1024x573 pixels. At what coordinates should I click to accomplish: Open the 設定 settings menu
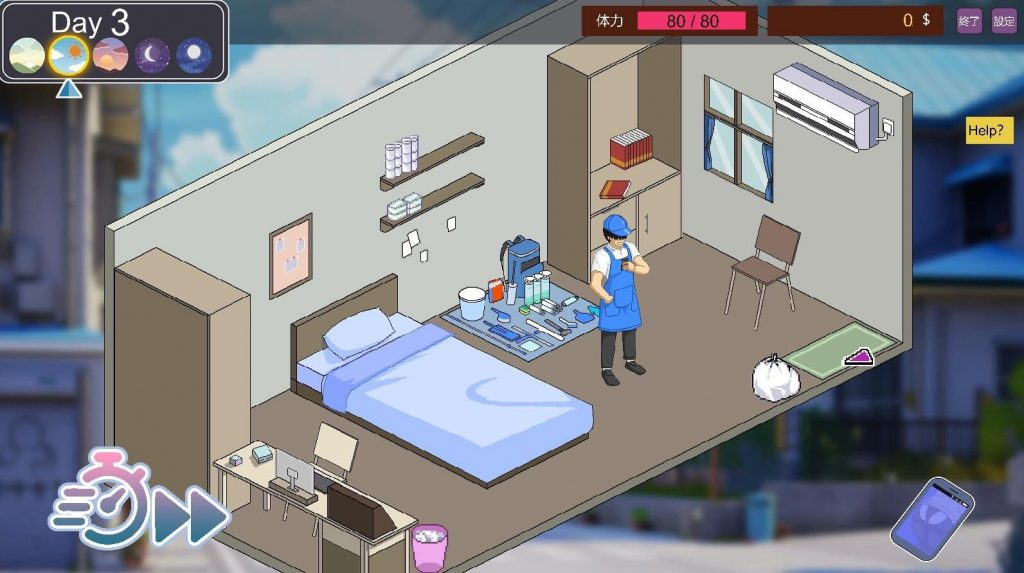(1004, 20)
